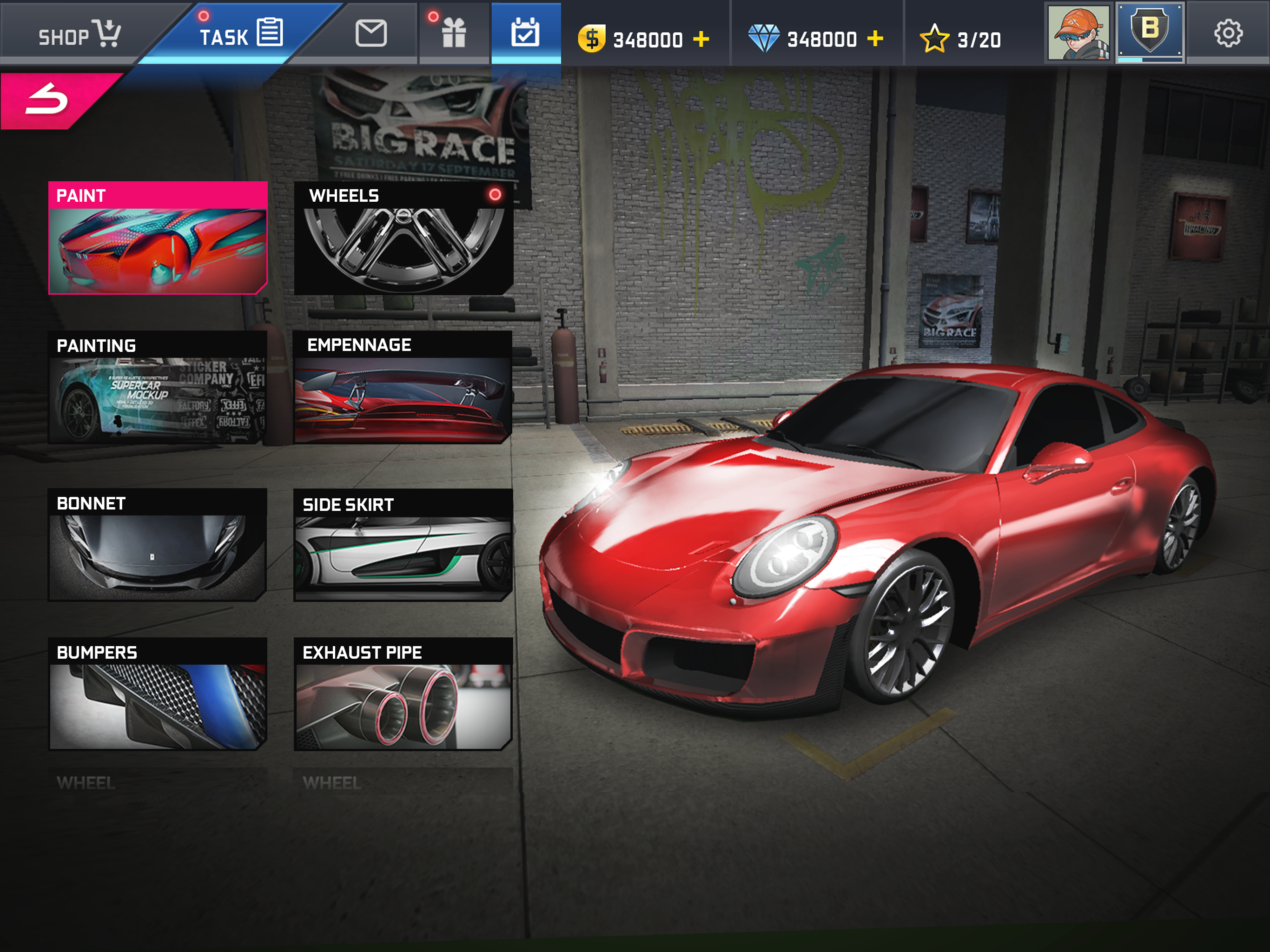Open the Shop menu
Image resolution: width=1270 pixels, height=952 pixels.
pos(78,34)
